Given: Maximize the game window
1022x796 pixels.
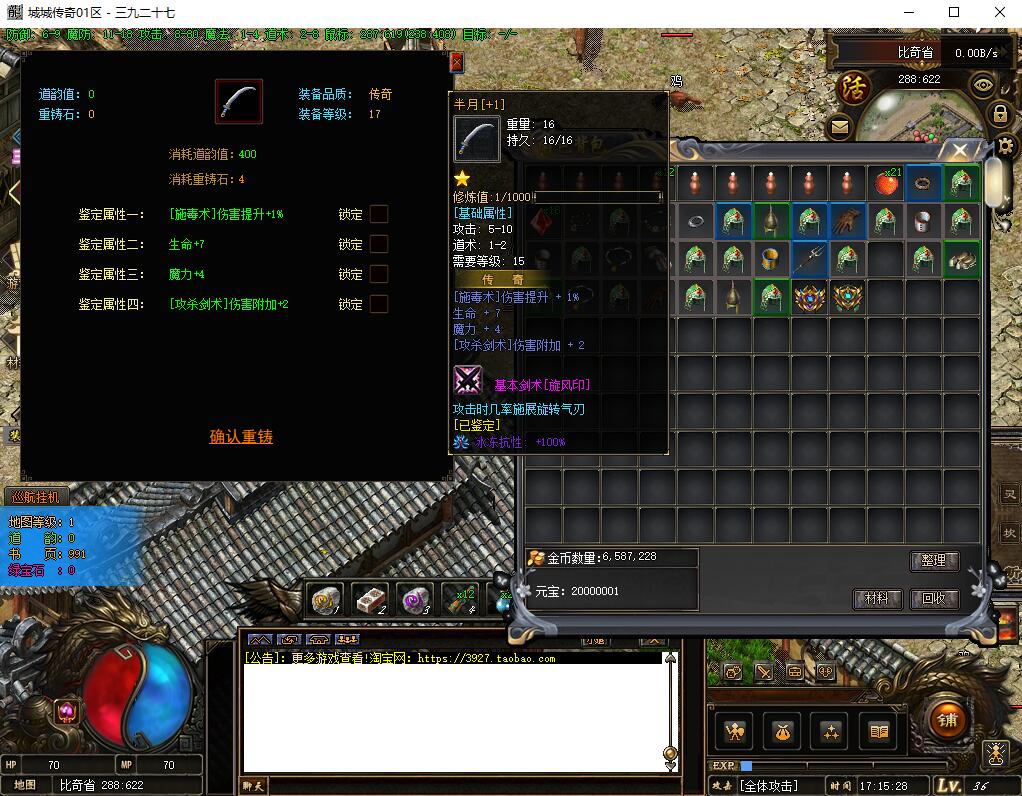Looking at the screenshot, I should tap(954, 13).
